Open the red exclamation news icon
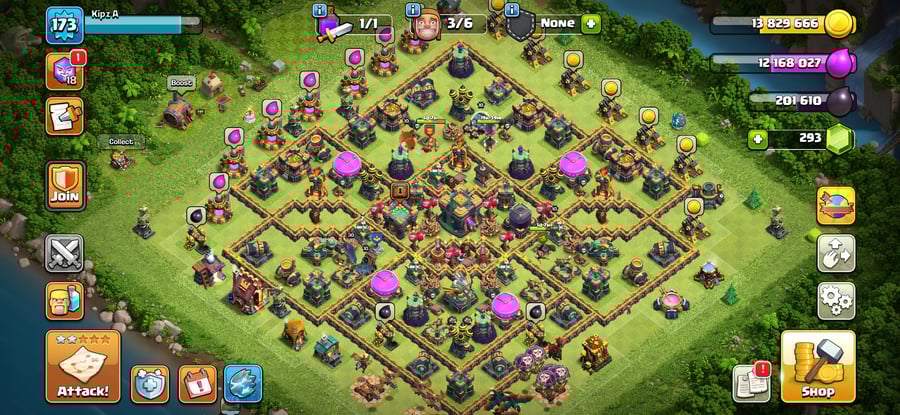This screenshot has height=415, width=900. pyautogui.click(x=197, y=383)
